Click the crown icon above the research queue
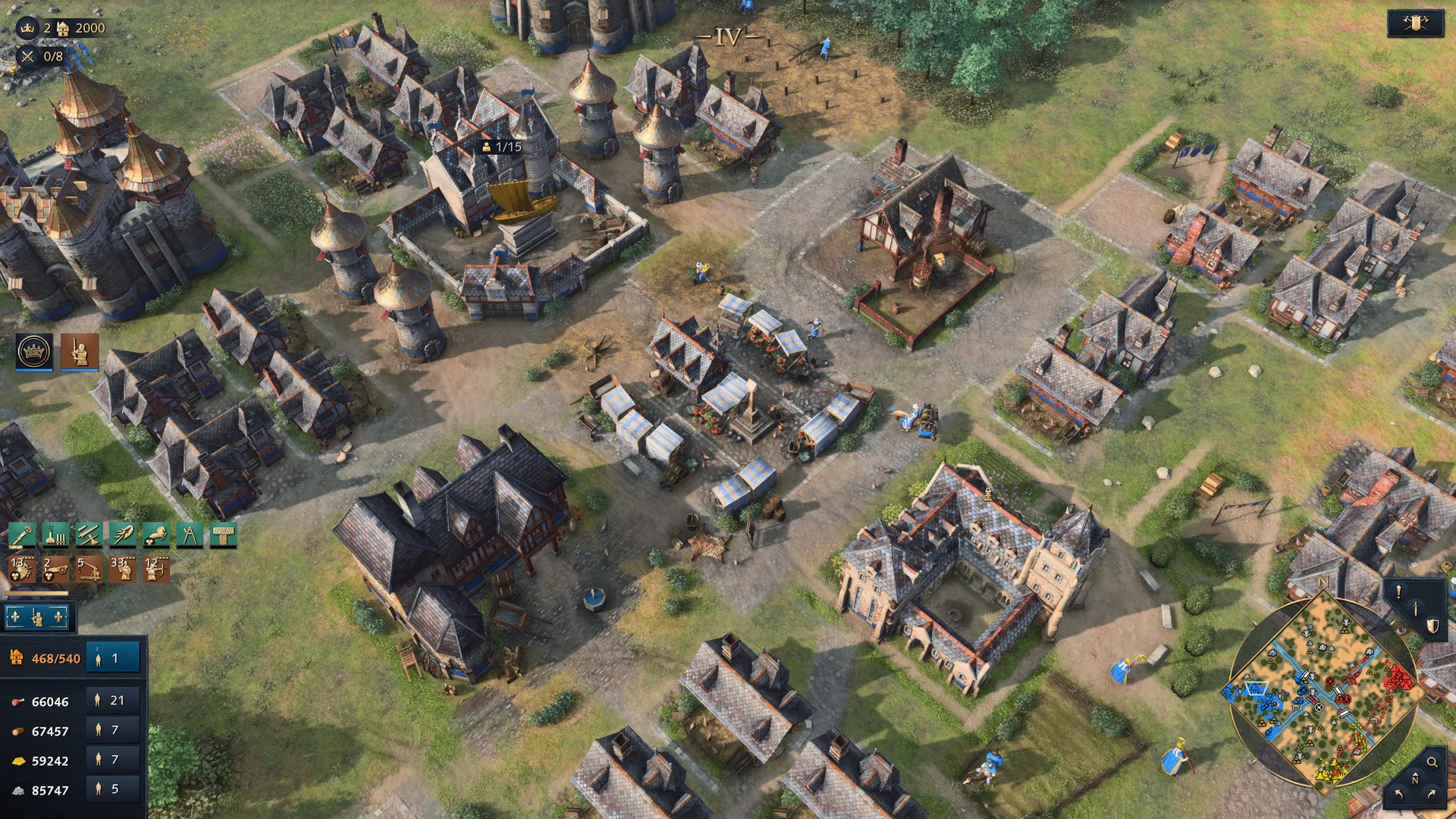The width and height of the screenshot is (1456, 819). pyautogui.click(x=34, y=352)
